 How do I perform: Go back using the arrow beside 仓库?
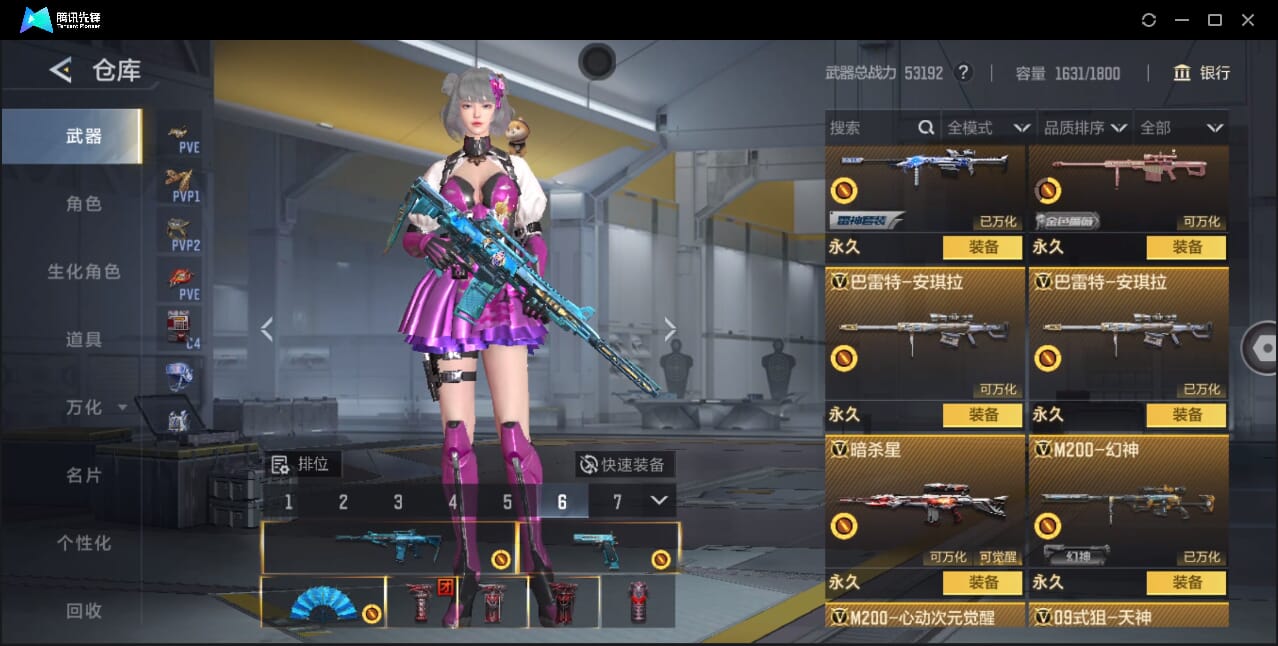[61, 70]
